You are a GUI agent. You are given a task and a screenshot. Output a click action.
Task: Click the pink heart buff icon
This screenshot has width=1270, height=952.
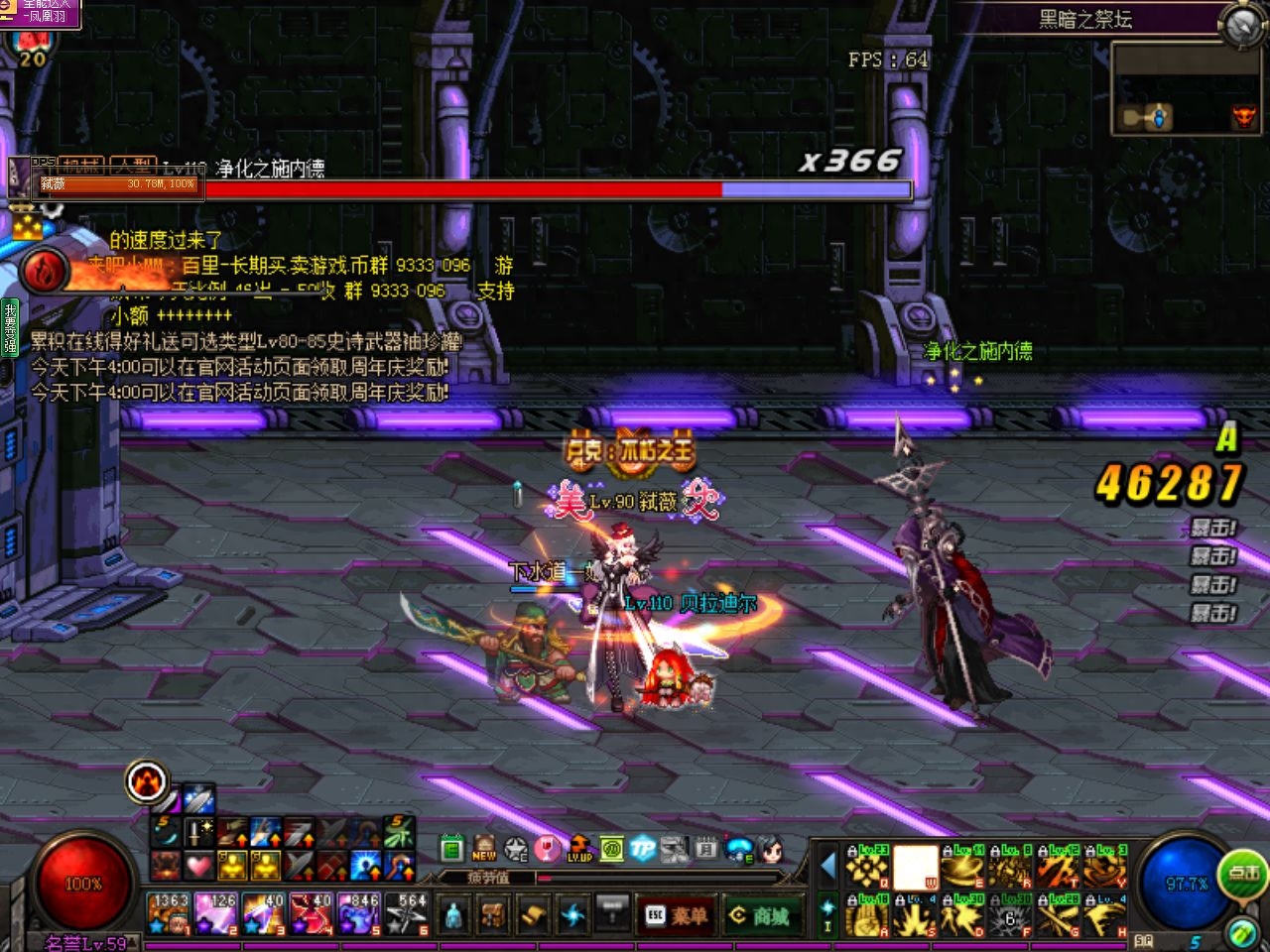199,866
